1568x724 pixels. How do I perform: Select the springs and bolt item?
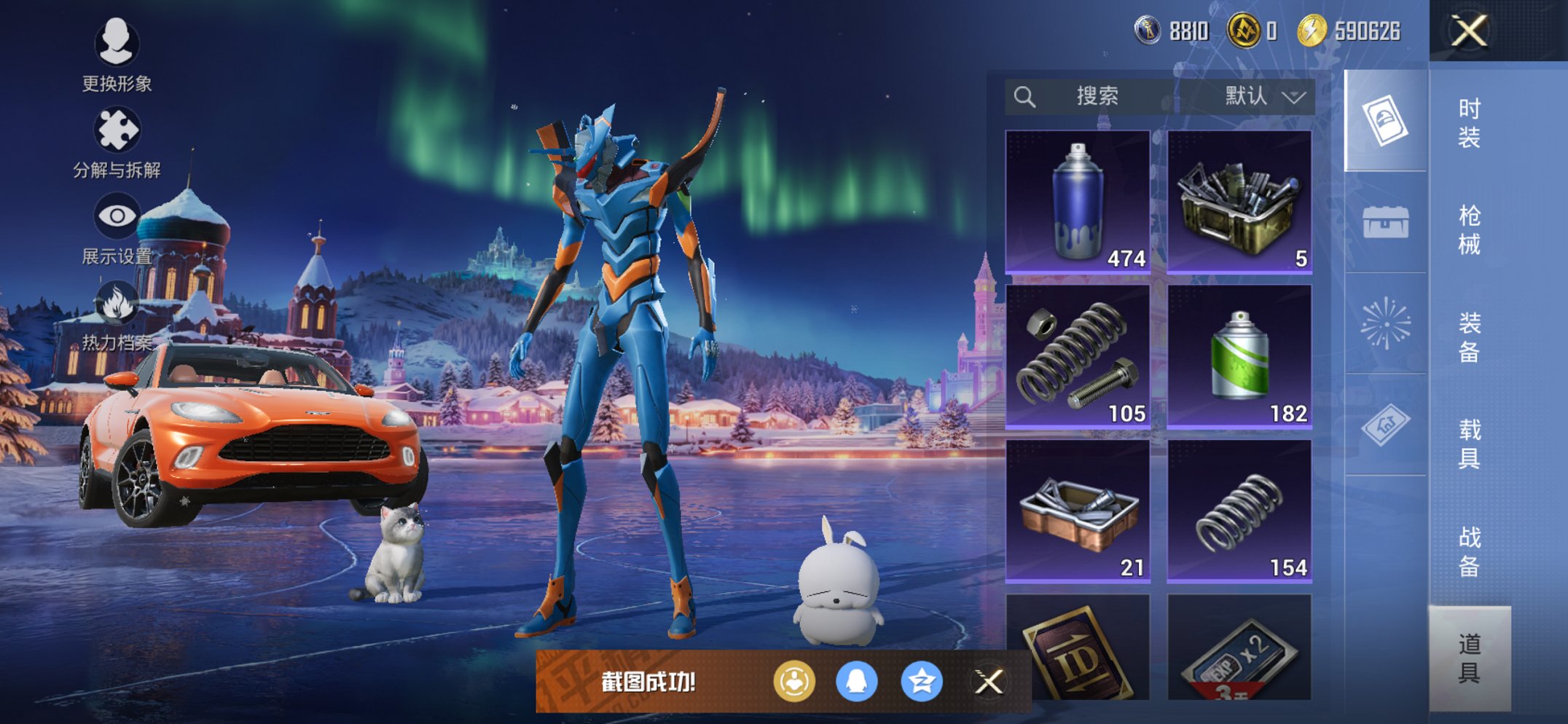1078,356
